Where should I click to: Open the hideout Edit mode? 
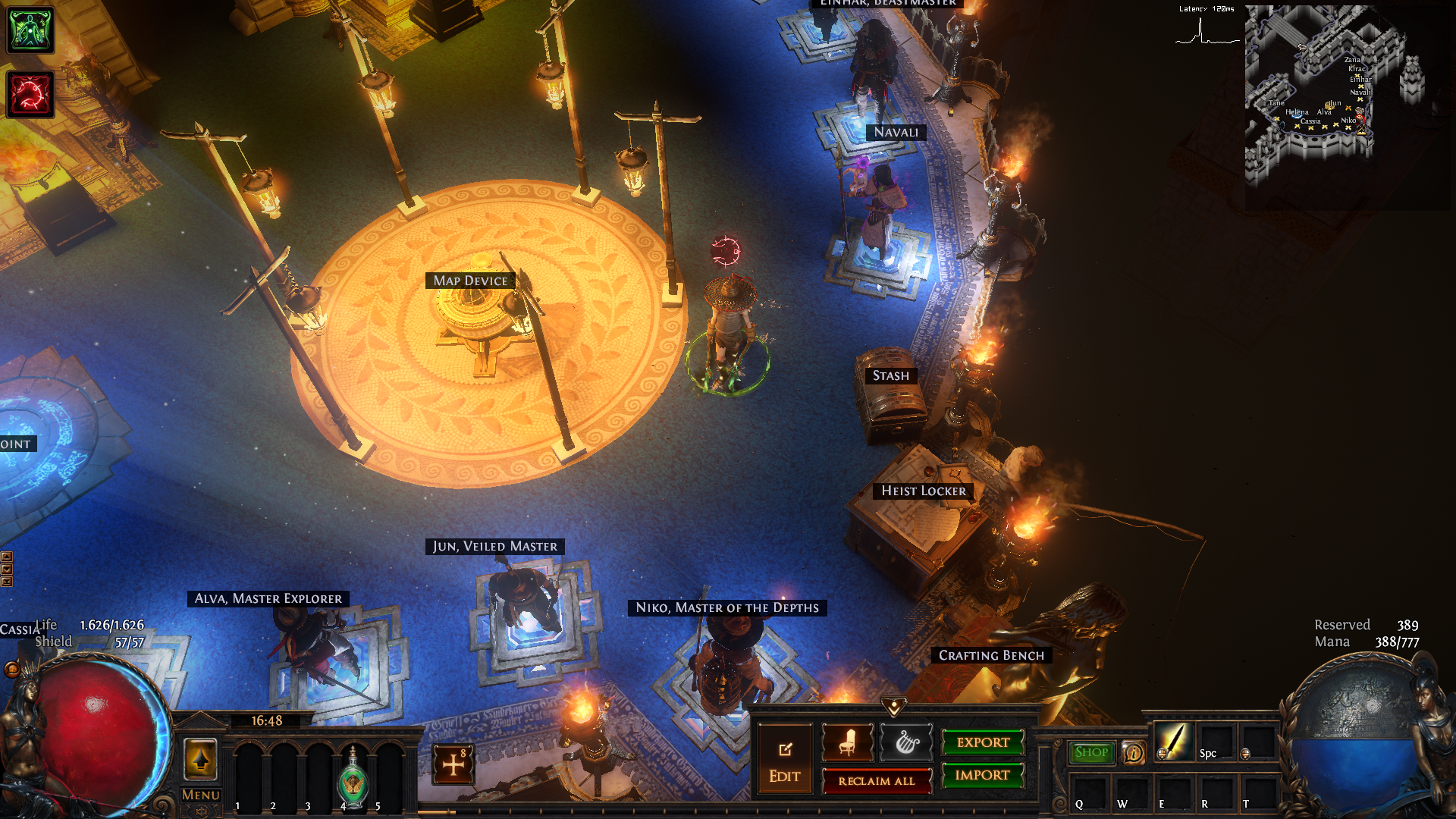[x=784, y=760]
